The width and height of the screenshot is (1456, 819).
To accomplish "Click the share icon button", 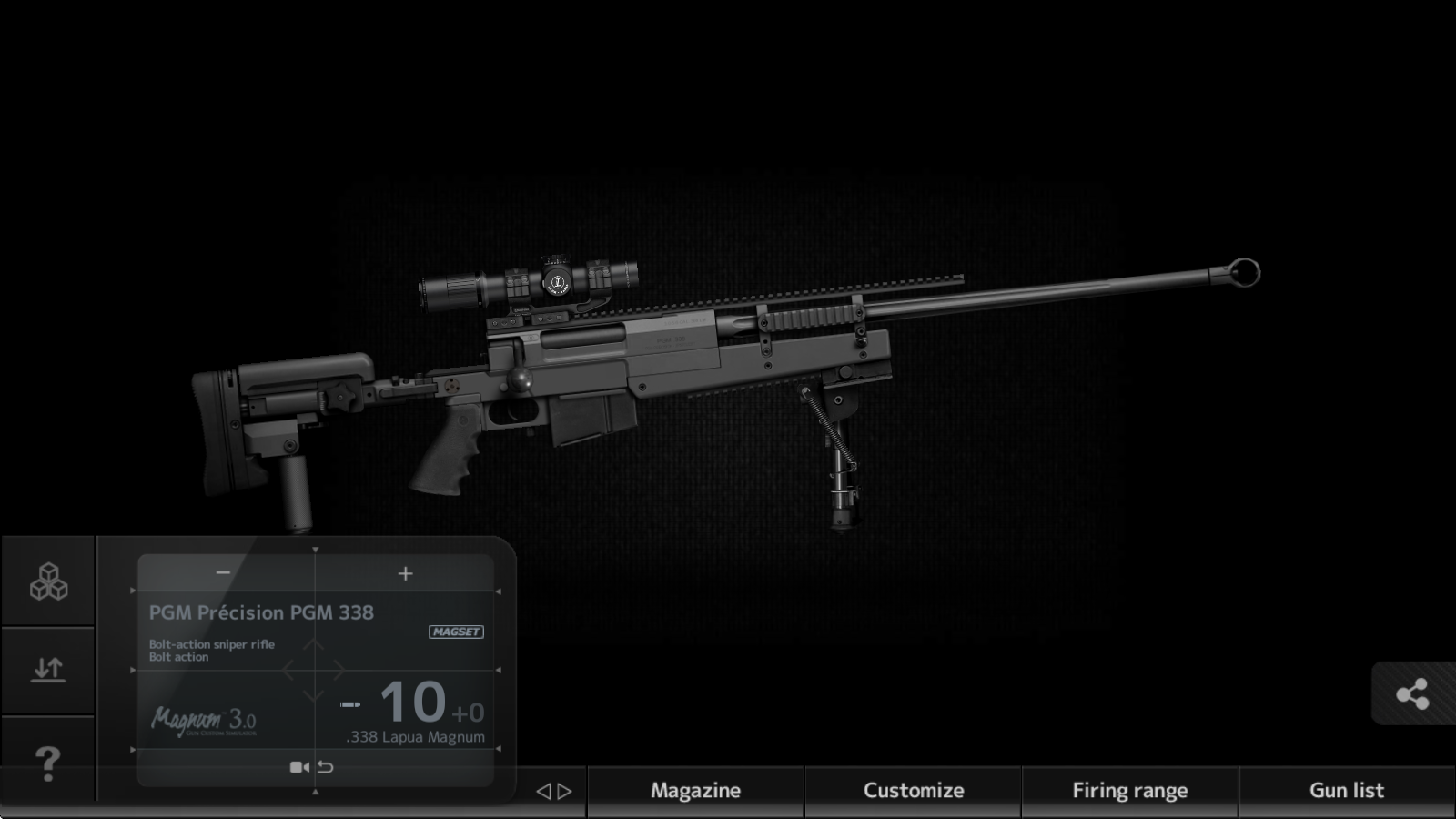I will pyautogui.click(x=1411, y=695).
